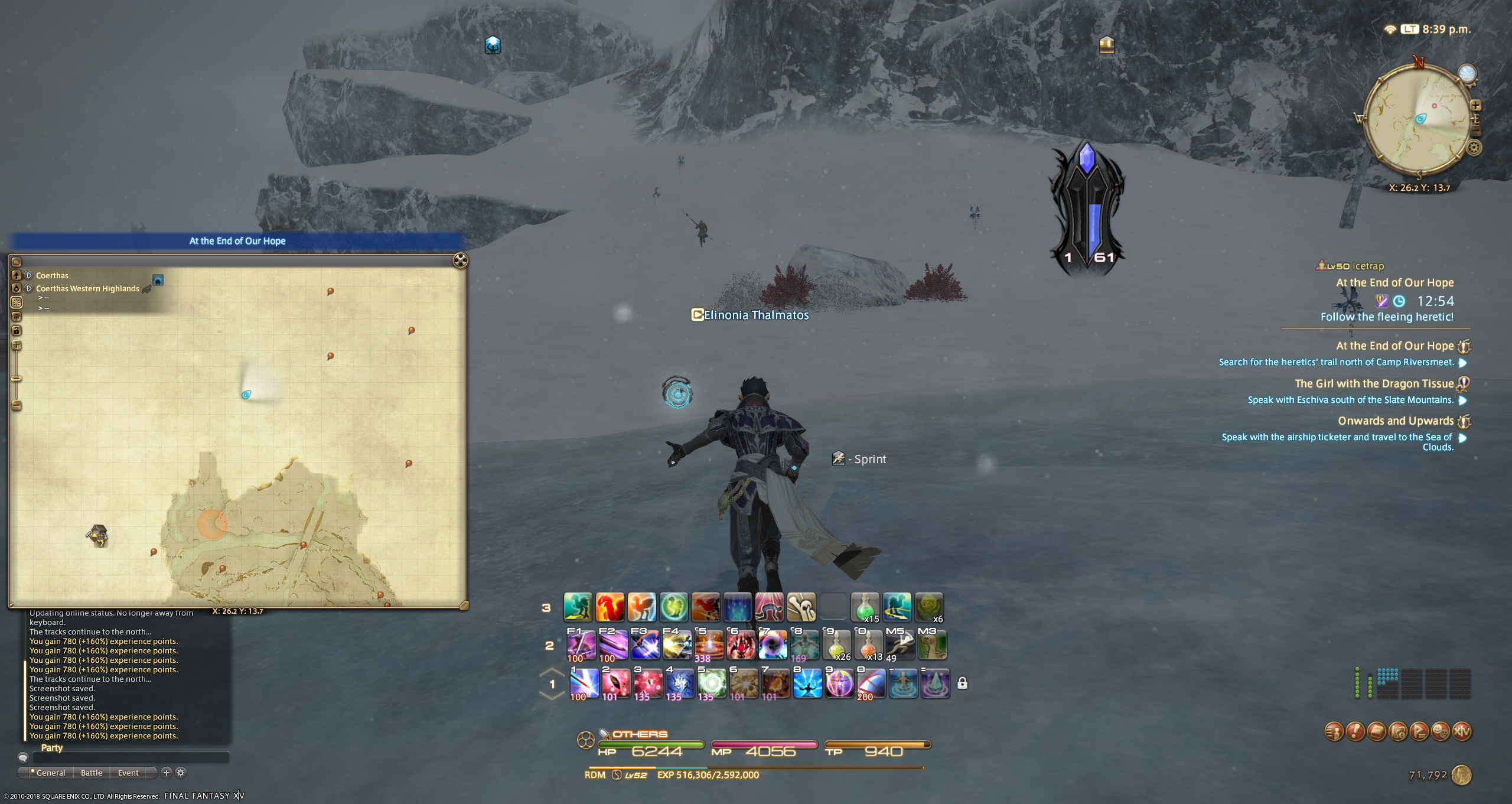Use the Sprint action on the hotbar
Viewport: 1512px width, 804px height.
pos(900,645)
